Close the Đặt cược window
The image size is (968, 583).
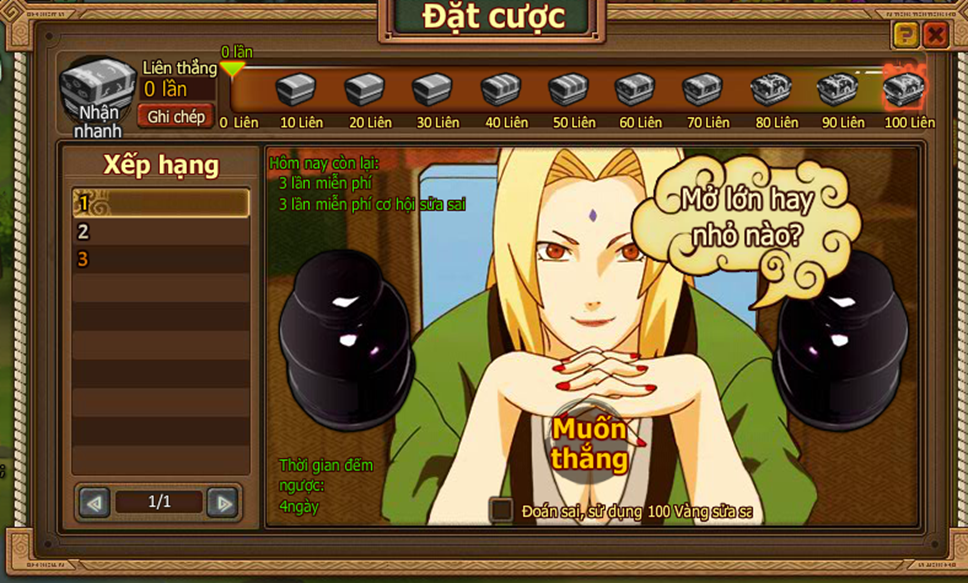935,36
